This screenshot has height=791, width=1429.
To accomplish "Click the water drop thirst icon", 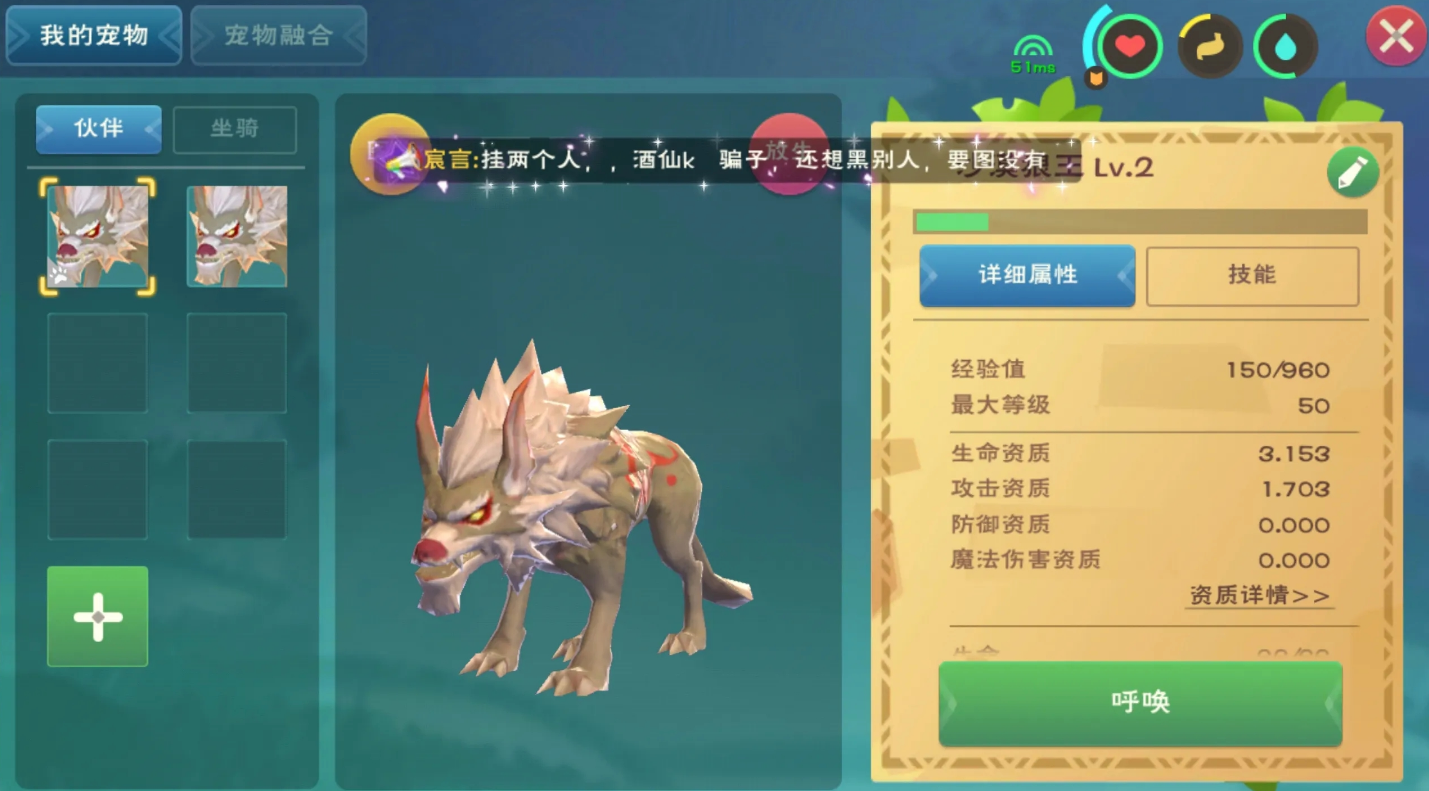I will [x=1286, y=44].
